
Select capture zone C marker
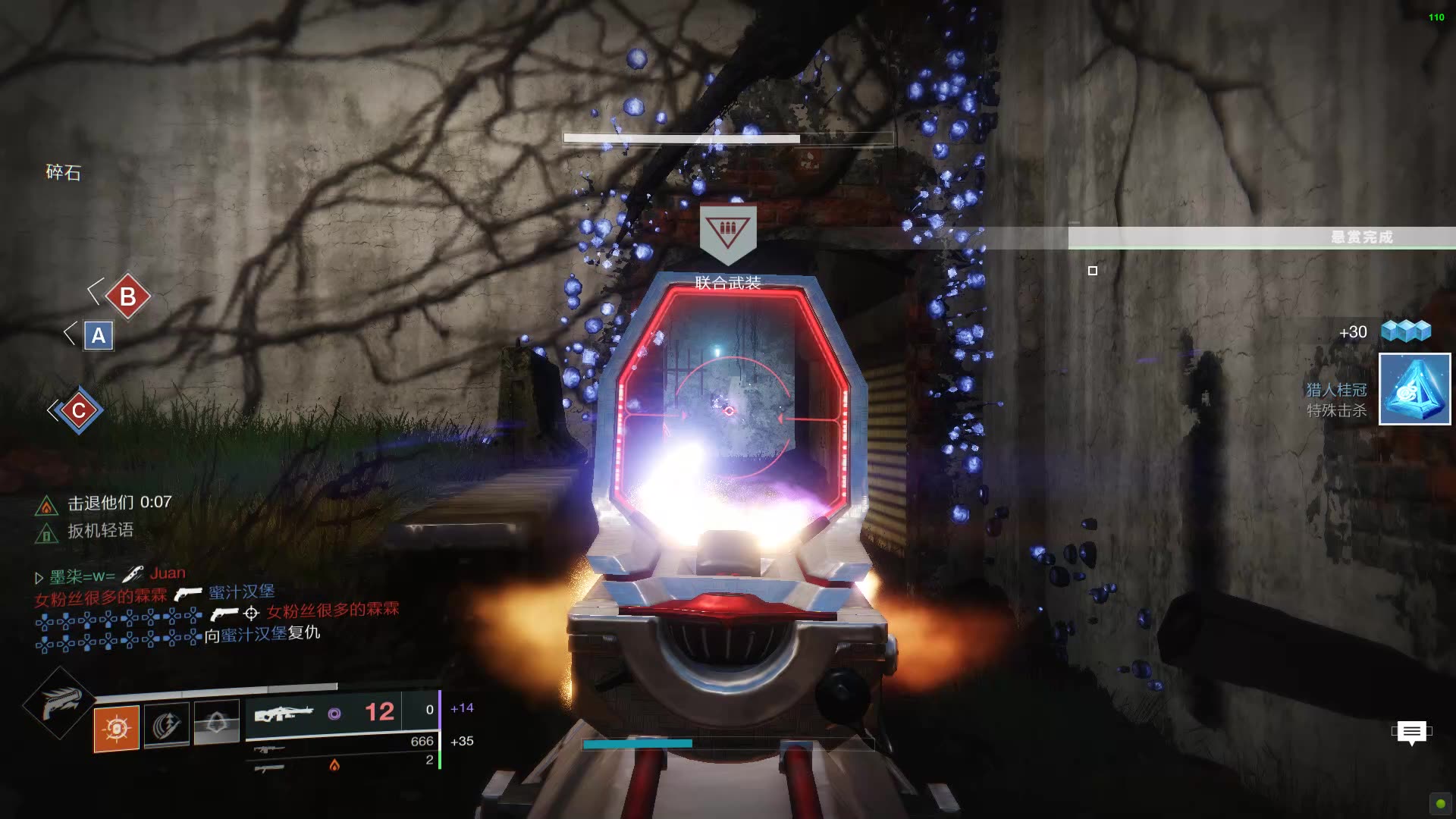click(x=78, y=410)
